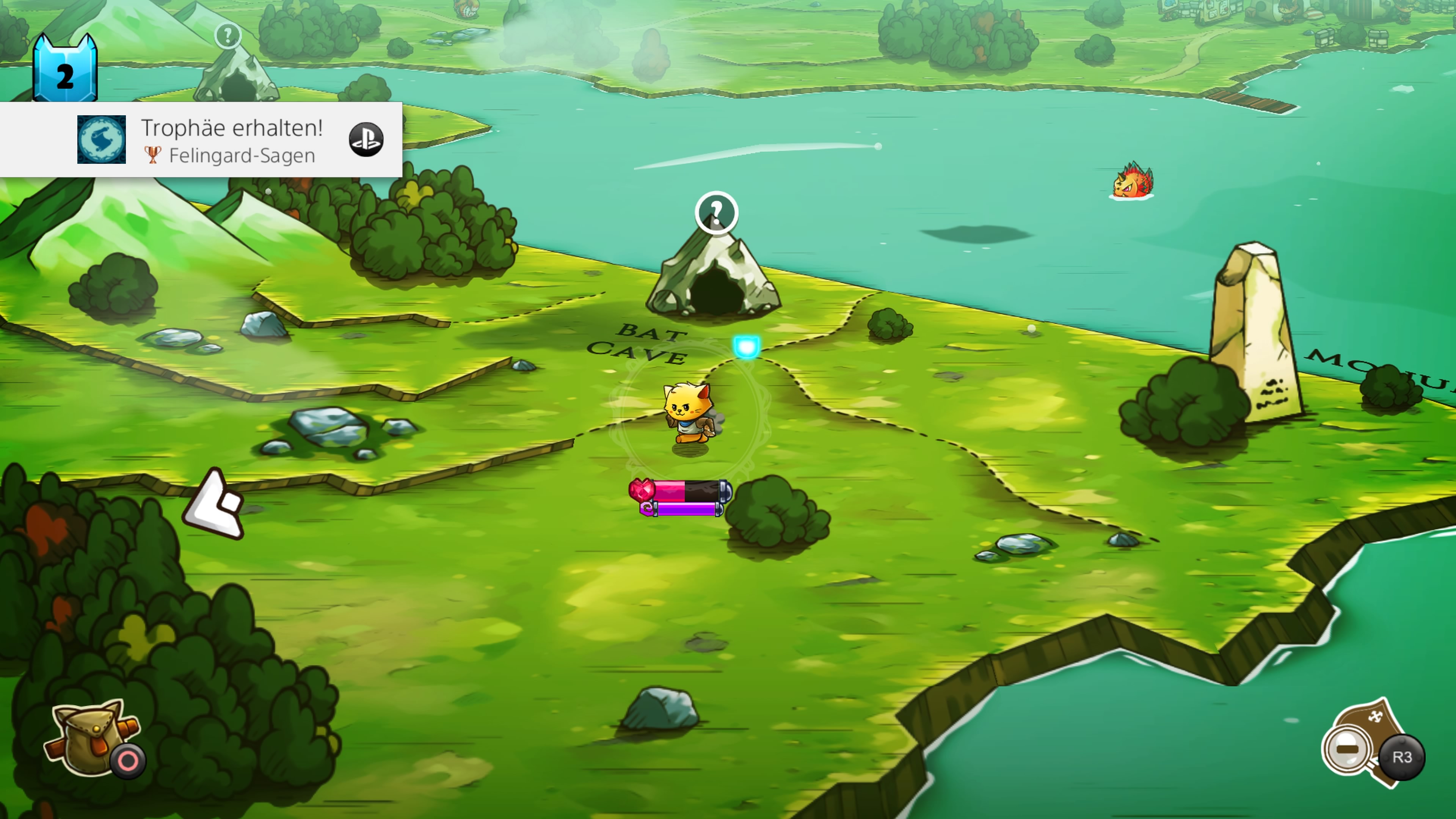Click the purple experience bar
The width and height of the screenshot is (1456, 819).
(x=687, y=509)
